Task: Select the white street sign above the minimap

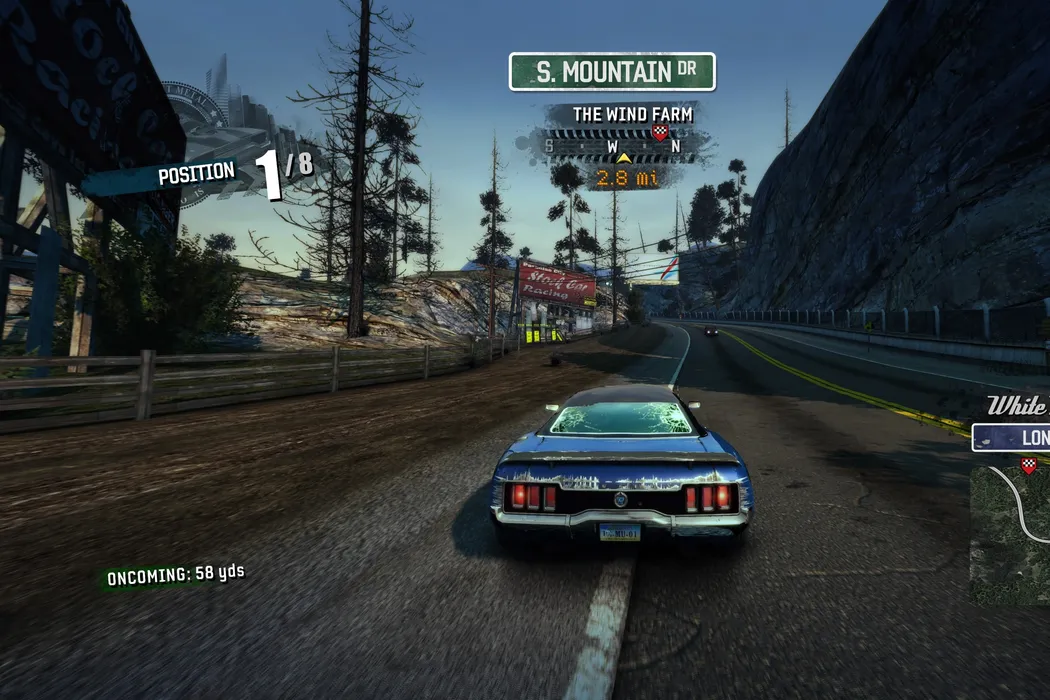Action: pyautogui.click(x=1012, y=438)
